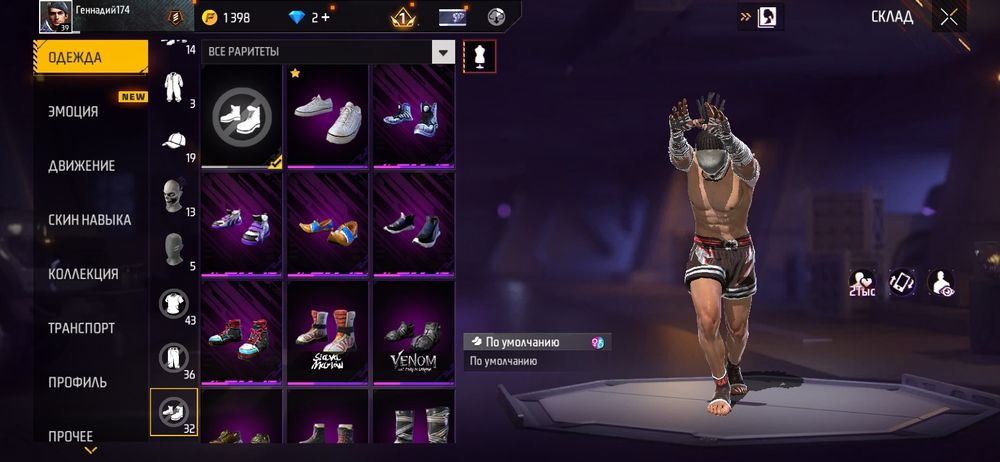Switch to the Профиль section
The image size is (1000, 462).
[77, 382]
